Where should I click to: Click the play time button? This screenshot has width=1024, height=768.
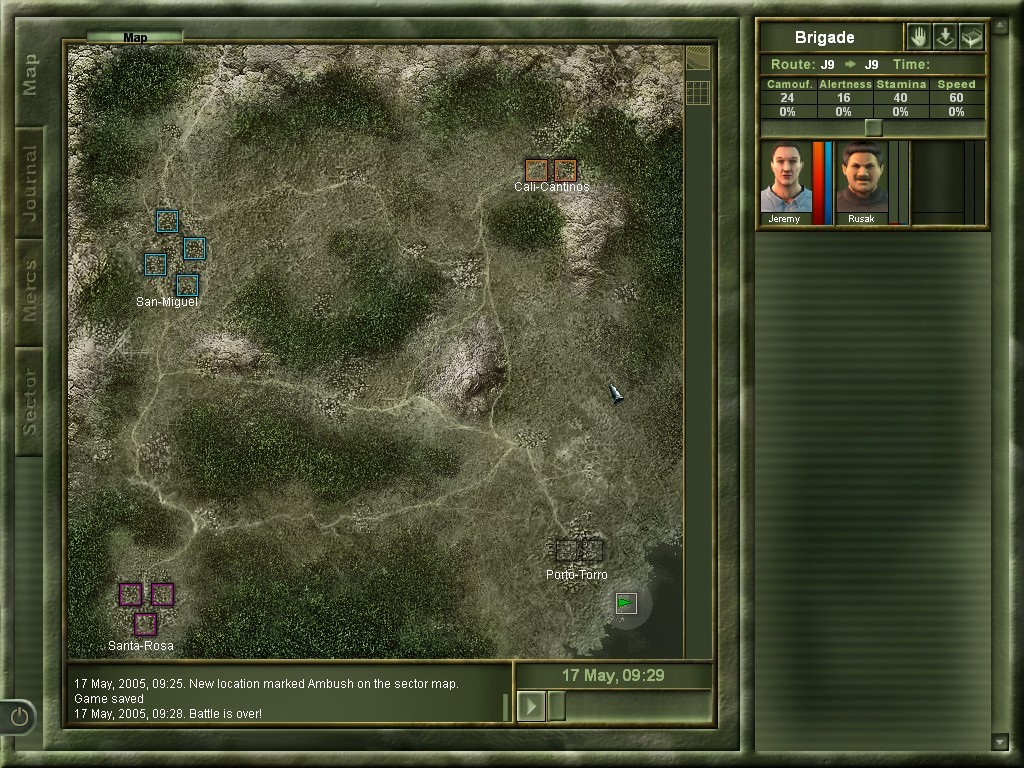531,706
